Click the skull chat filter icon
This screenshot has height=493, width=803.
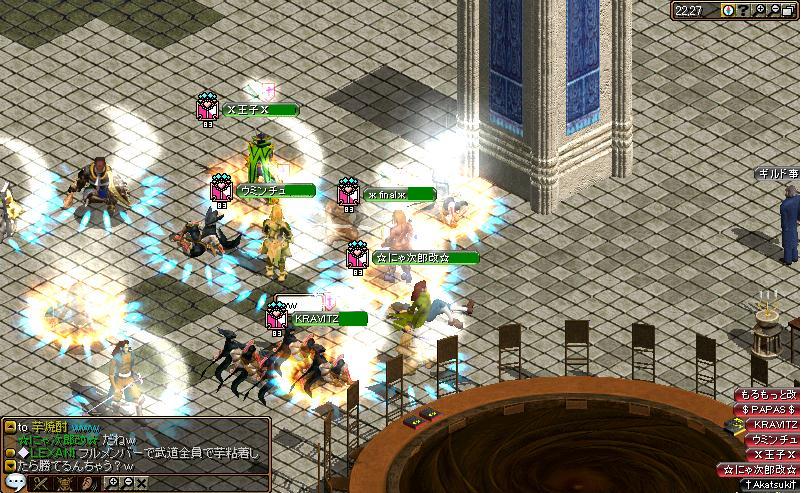(x=65, y=484)
